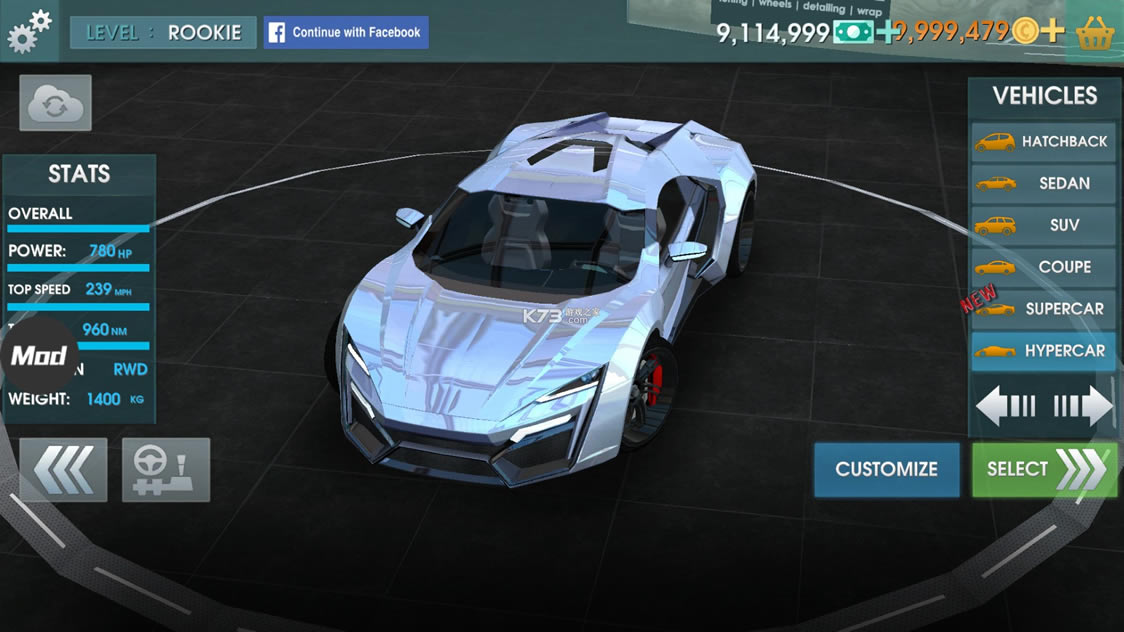Show previous vehicle with left arrow
Viewport: 1124px width, 632px height.
1005,406
